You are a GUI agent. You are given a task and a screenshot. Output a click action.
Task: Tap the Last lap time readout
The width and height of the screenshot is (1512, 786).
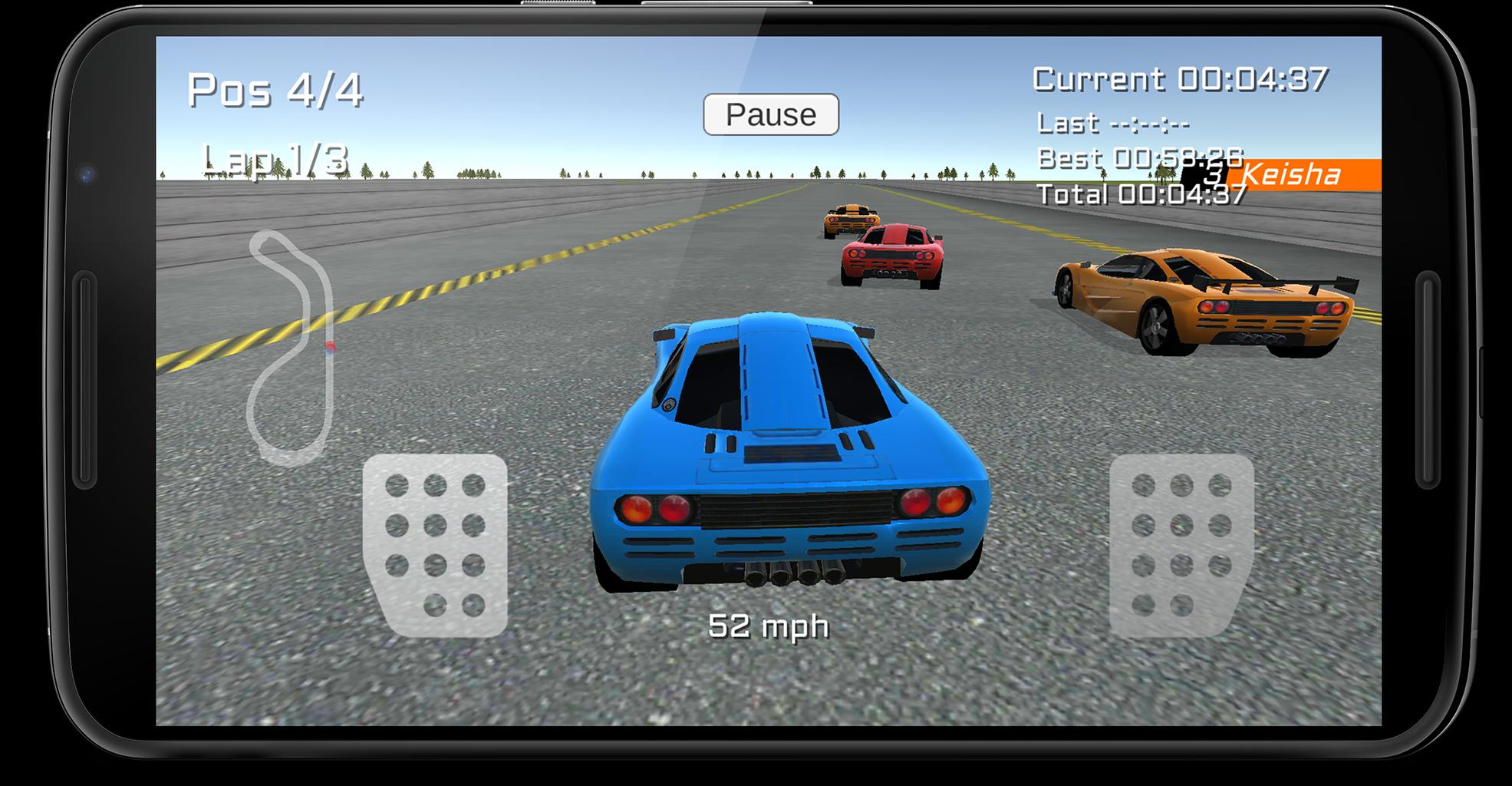(1112, 122)
